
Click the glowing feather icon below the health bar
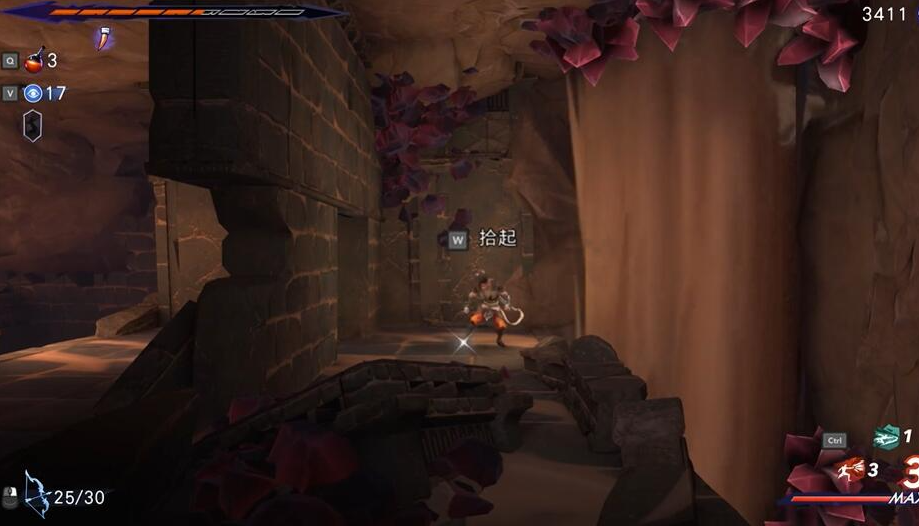[x=104, y=39]
